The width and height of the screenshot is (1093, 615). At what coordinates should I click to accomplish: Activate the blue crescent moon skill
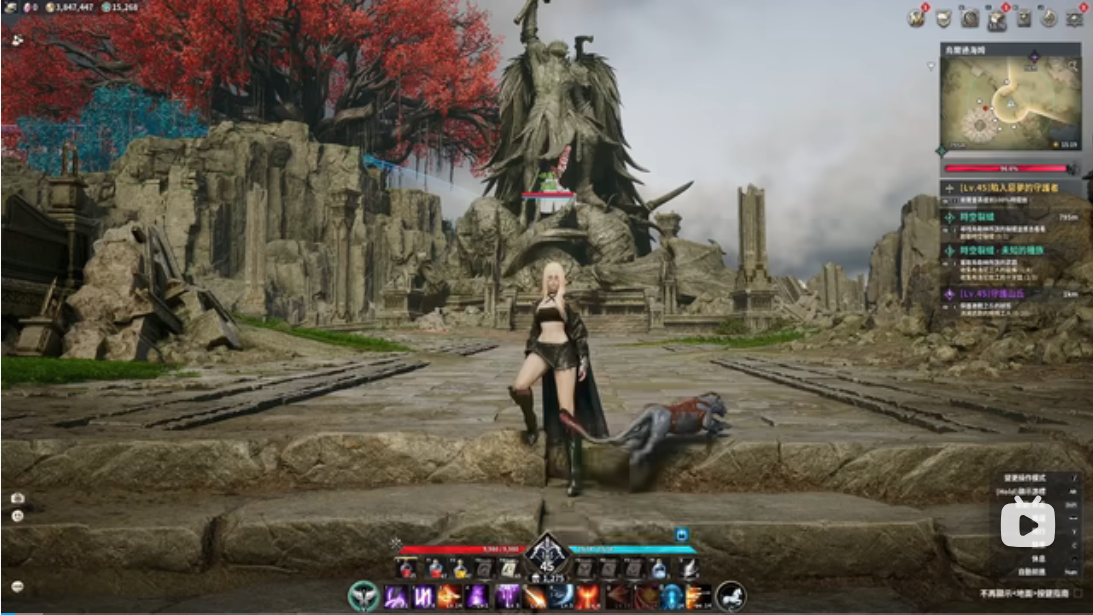[x=563, y=597]
